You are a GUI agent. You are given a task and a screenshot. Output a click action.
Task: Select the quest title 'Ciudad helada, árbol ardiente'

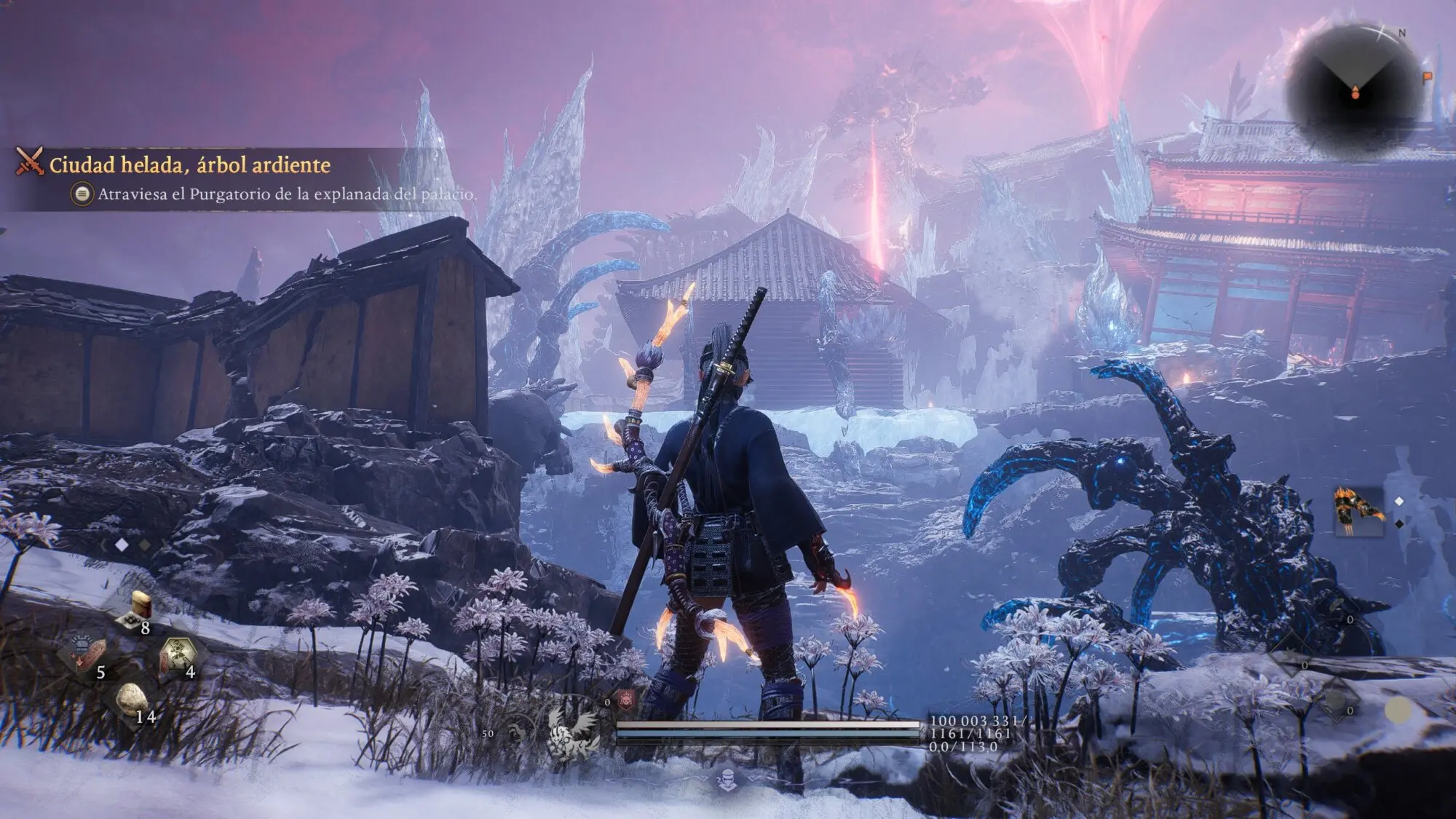(189, 165)
